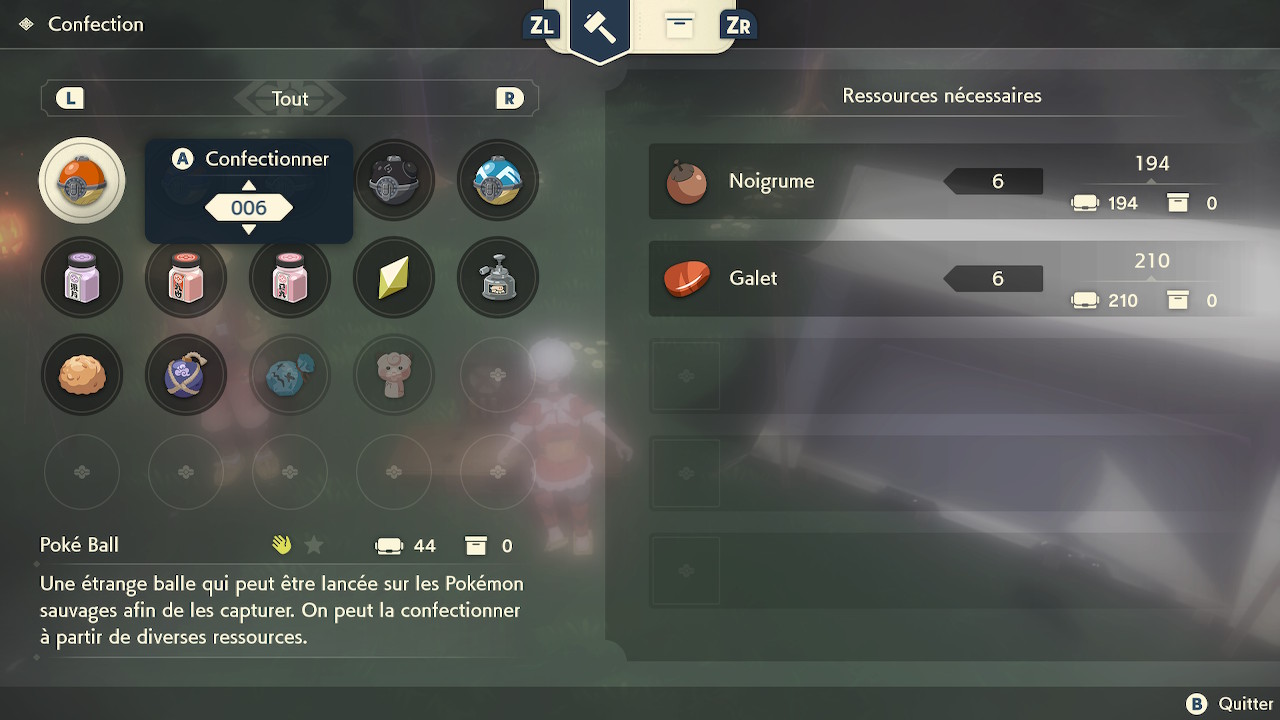1280x720 pixels.
Task: Select the brown mushroom cake recipe
Action: tap(82, 375)
